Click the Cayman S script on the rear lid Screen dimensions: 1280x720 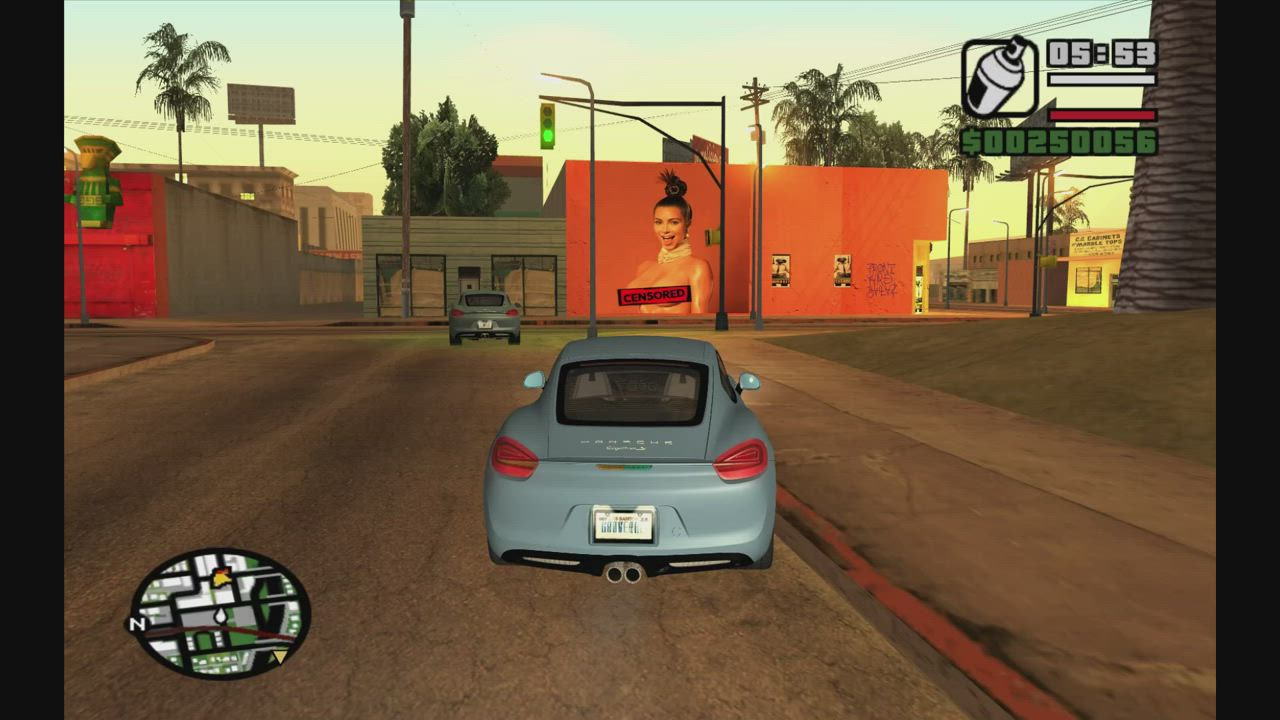click(628, 451)
